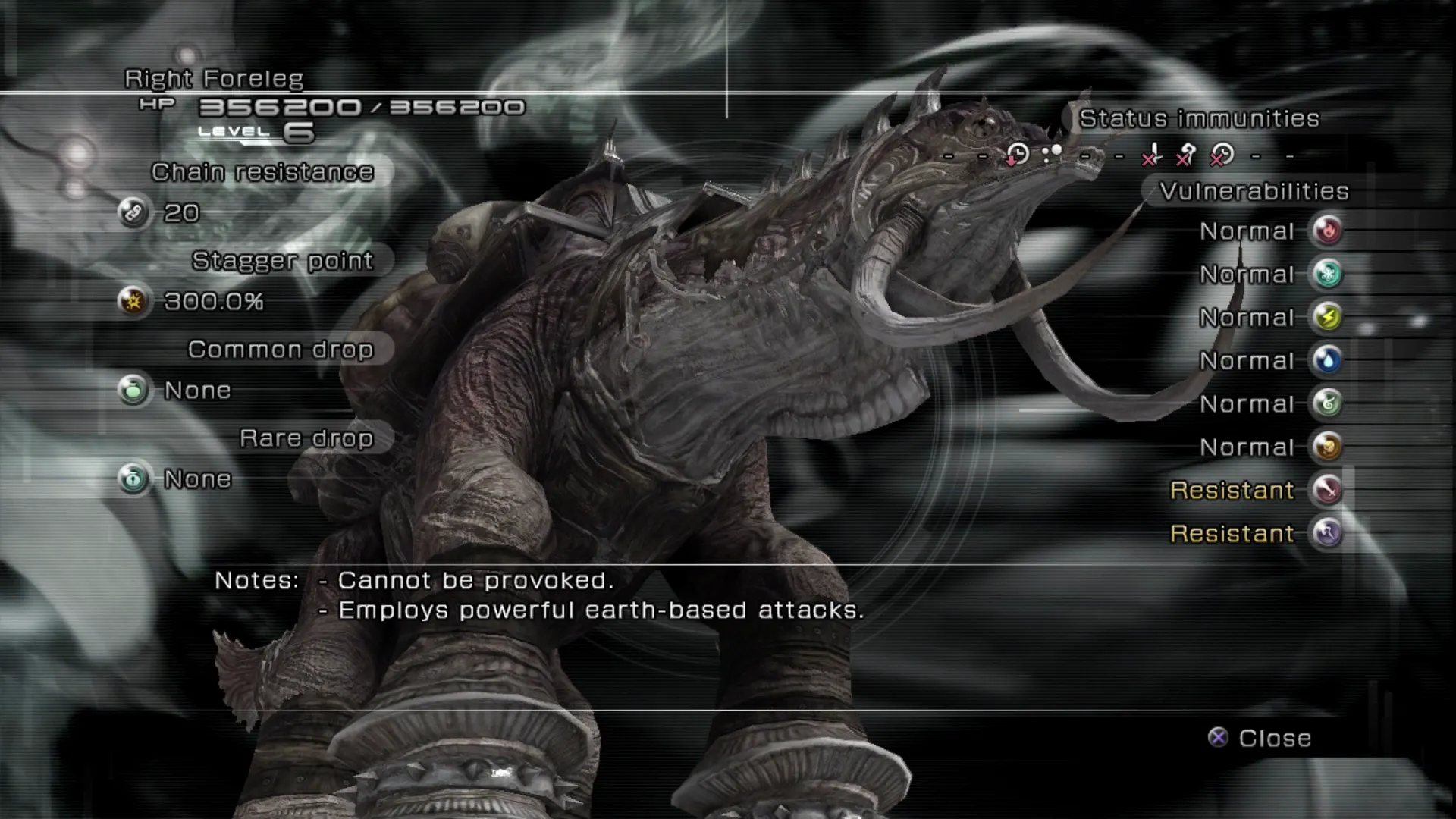The height and width of the screenshot is (819, 1456).
Task: Click the stagger point star icon
Action: (133, 302)
